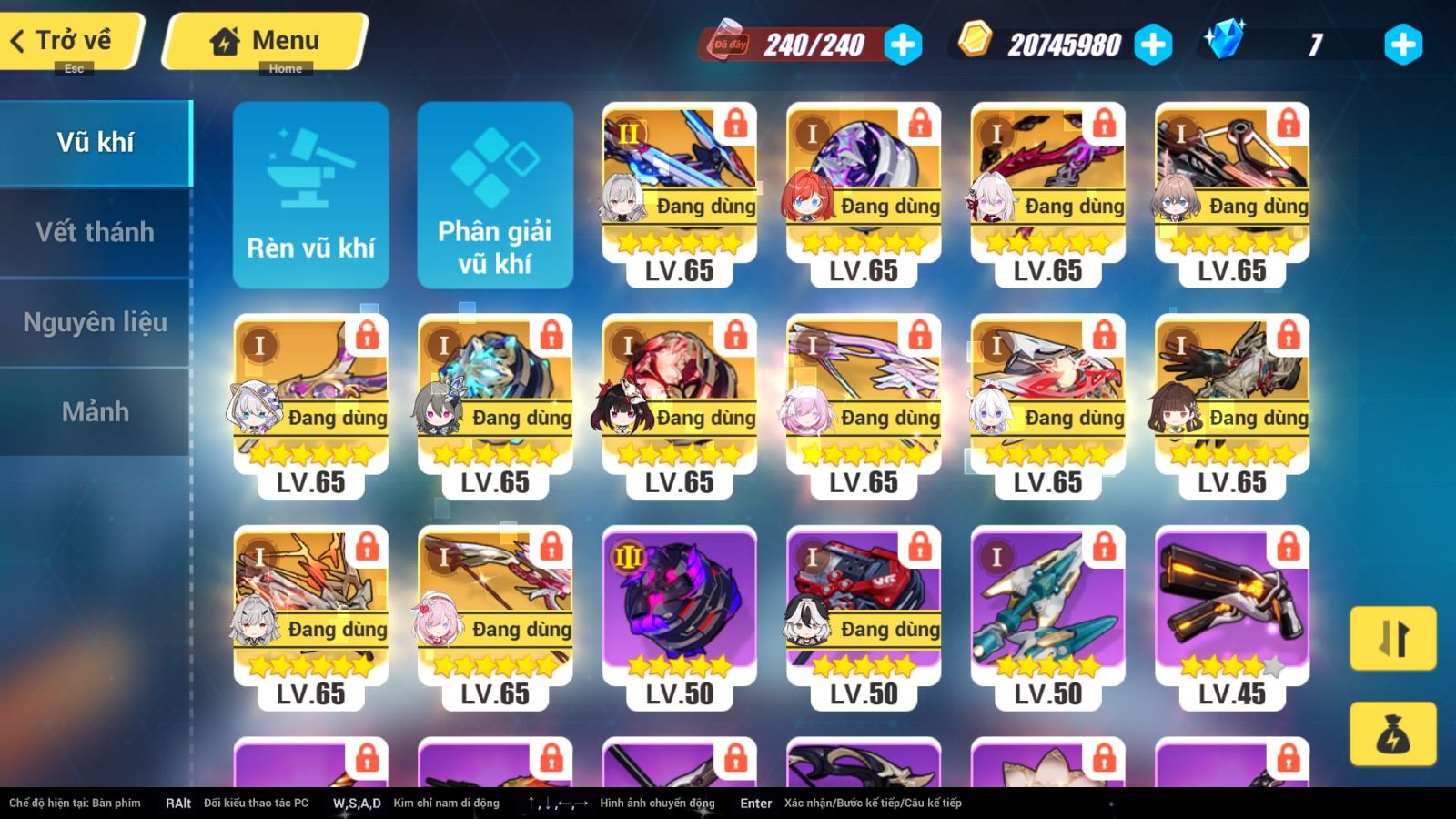Click the stamina vial icon near 240/240
Image resolution: width=1456 pixels, height=819 pixels.
[x=728, y=43]
